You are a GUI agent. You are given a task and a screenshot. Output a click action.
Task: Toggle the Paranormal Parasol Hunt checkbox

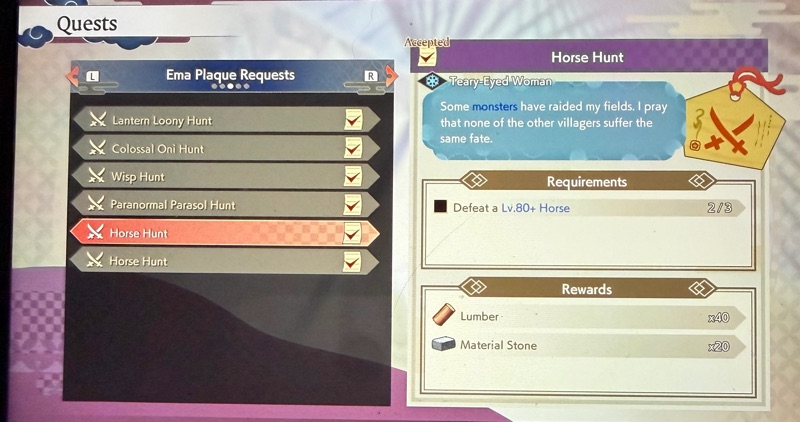click(x=352, y=204)
